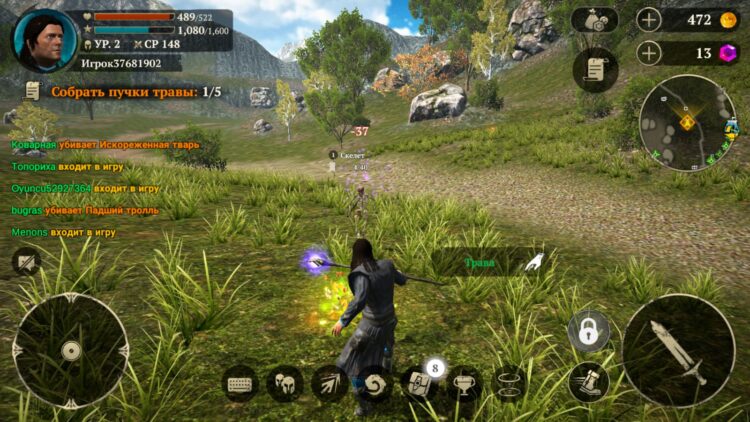This screenshot has width=750, height=422.
Task: Open the circular minimap
Action: pyautogui.click(x=687, y=122)
